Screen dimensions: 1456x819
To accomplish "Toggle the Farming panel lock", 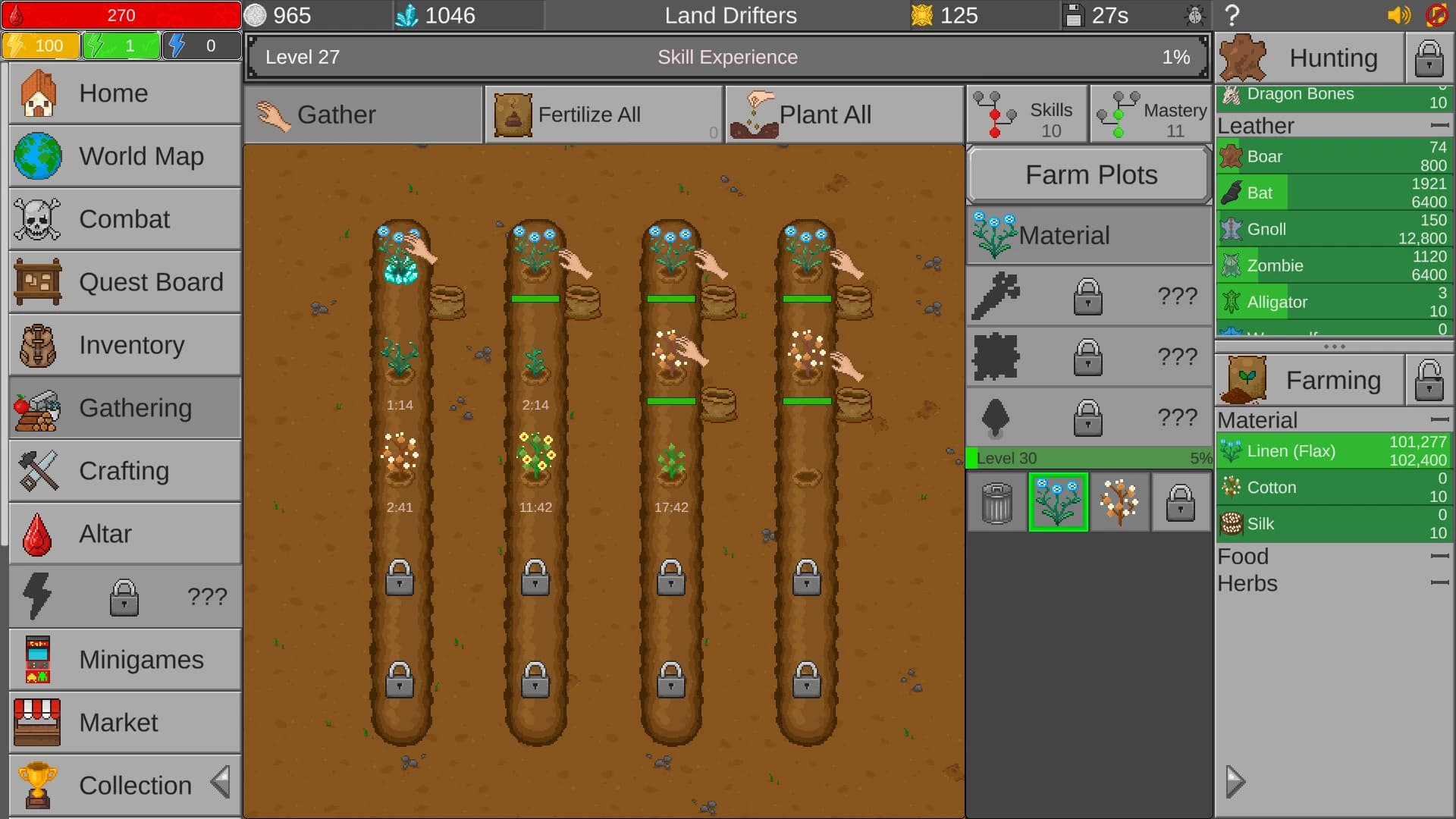I will point(1429,380).
